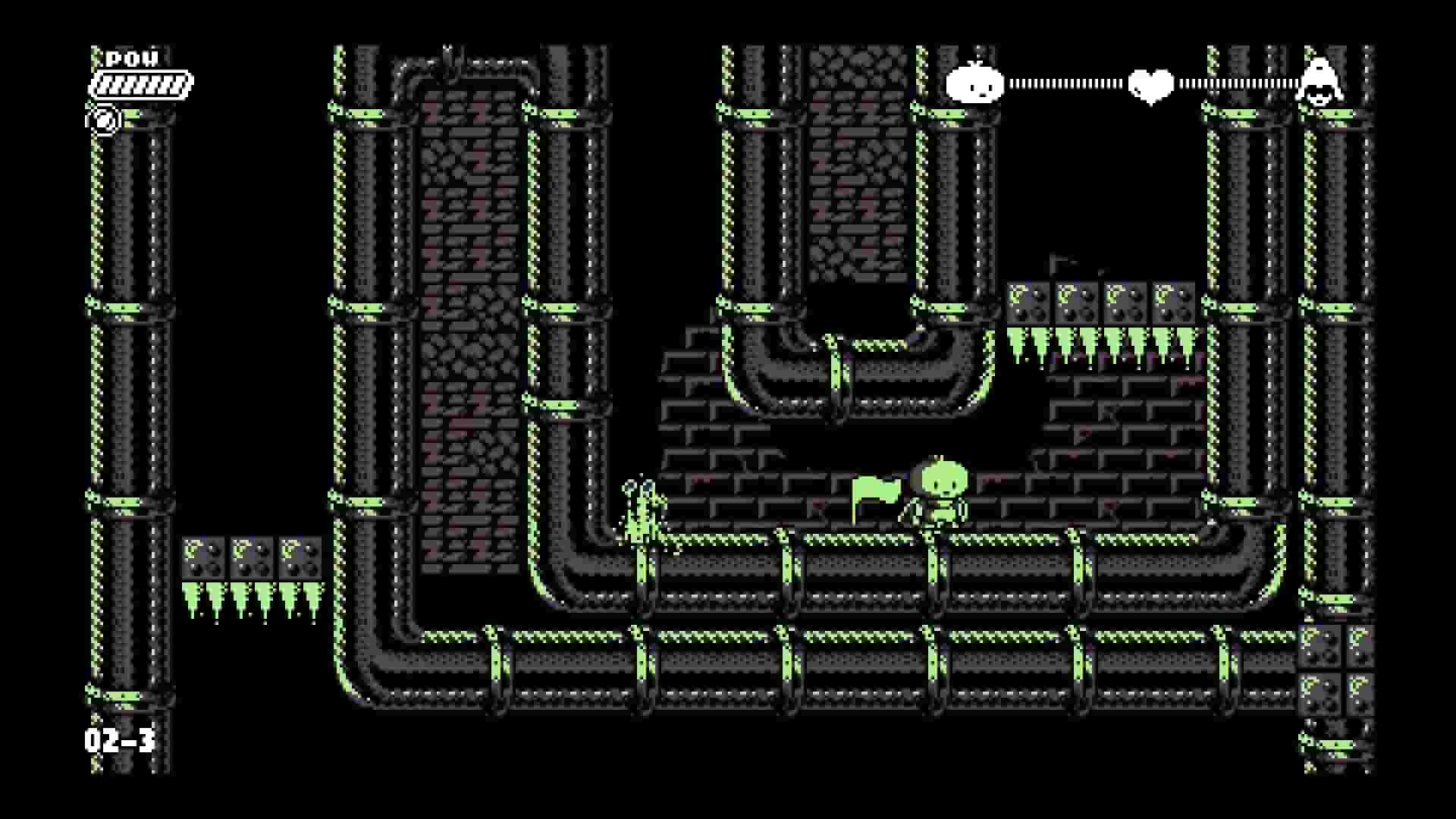Viewport: 1456px width, 819px height.
Task: Select the pumpkin-headed character portrait on the HUD
Action: [x=975, y=85]
